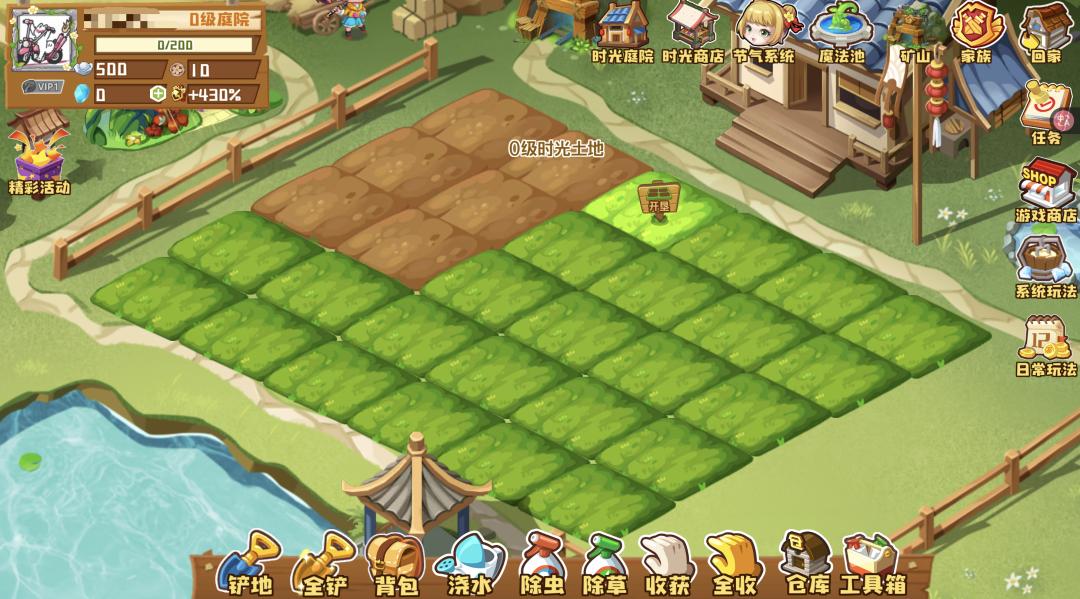This screenshot has width=1080, height=599.
Task: Use the 全收 harvest-all glove
Action: (734, 564)
